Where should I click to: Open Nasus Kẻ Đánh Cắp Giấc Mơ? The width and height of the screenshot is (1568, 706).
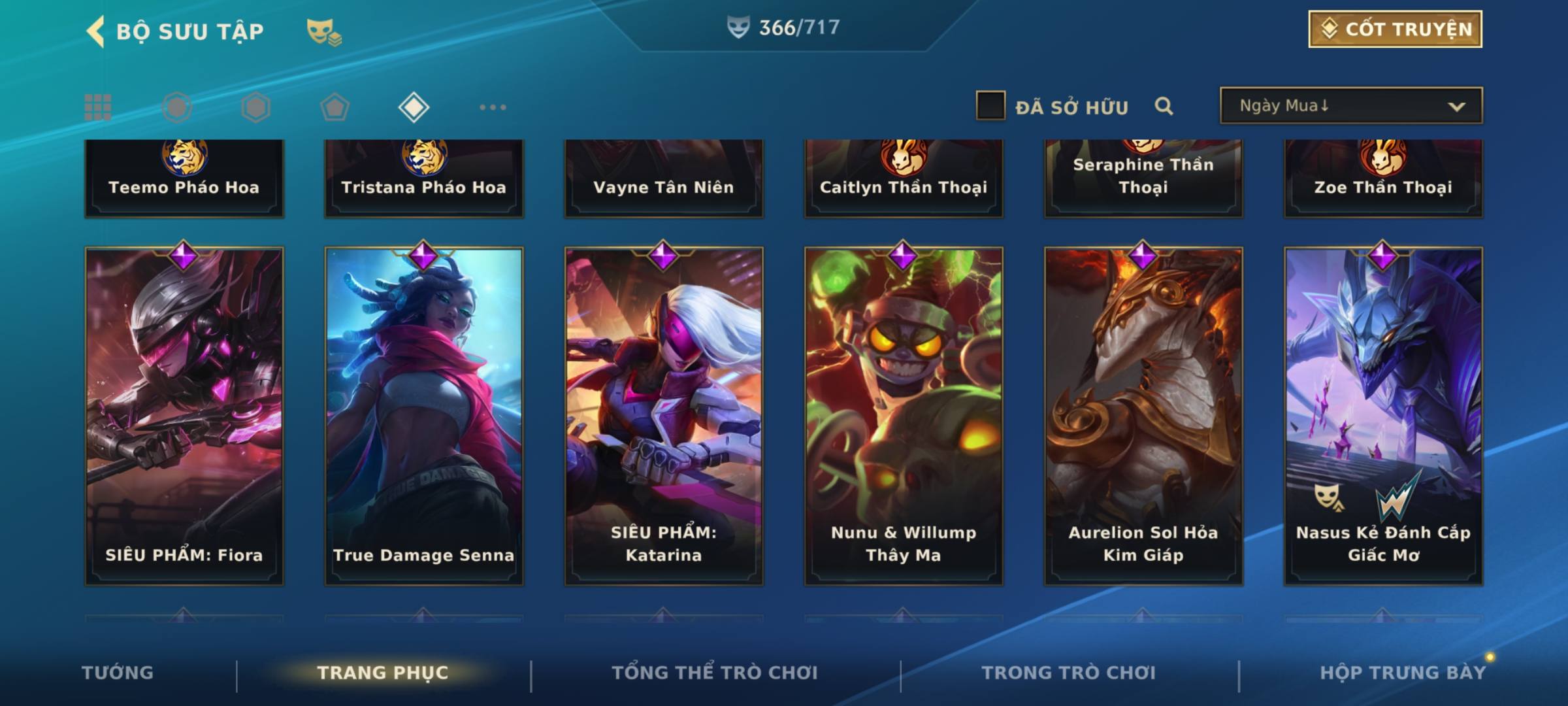pos(1383,416)
